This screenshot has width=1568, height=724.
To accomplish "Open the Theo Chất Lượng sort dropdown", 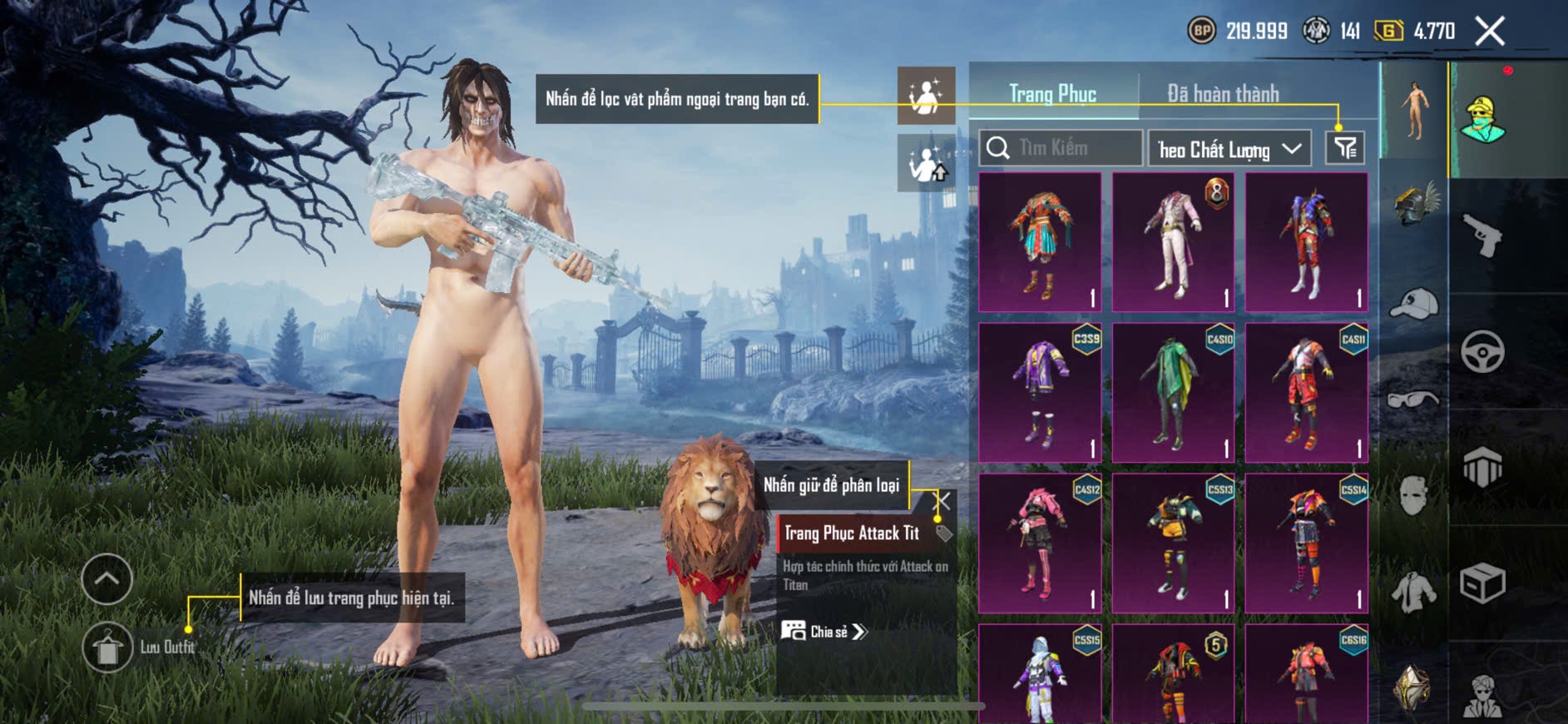I will tap(1229, 149).
